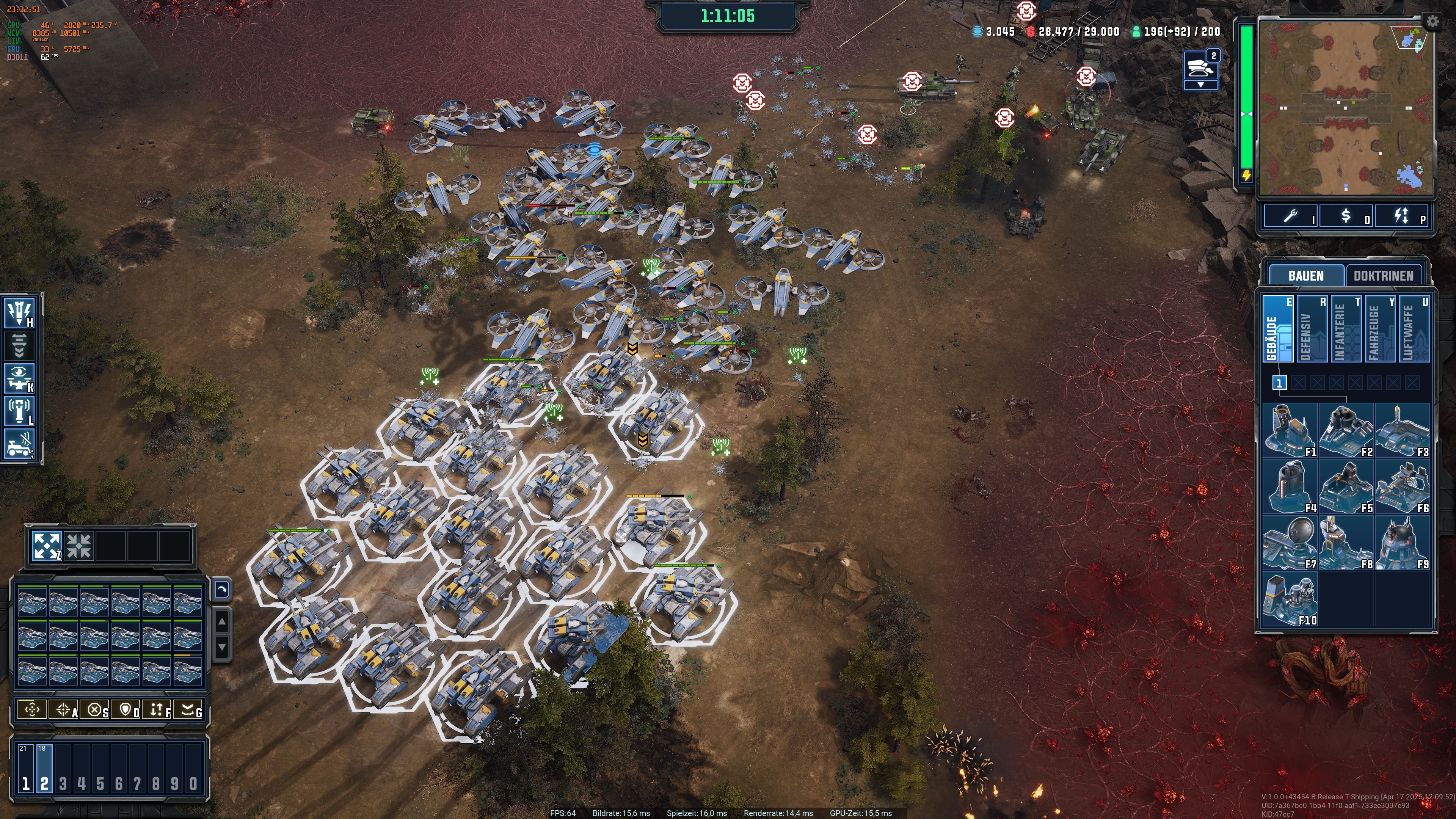Select control group 2

tap(44, 769)
